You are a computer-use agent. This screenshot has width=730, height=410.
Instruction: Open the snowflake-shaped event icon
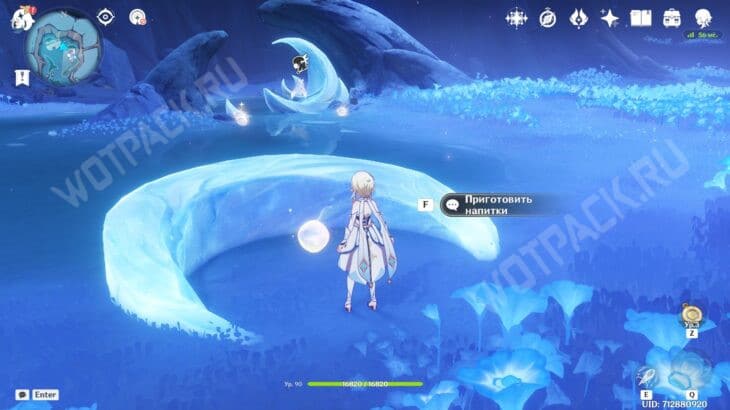pos(516,18)
